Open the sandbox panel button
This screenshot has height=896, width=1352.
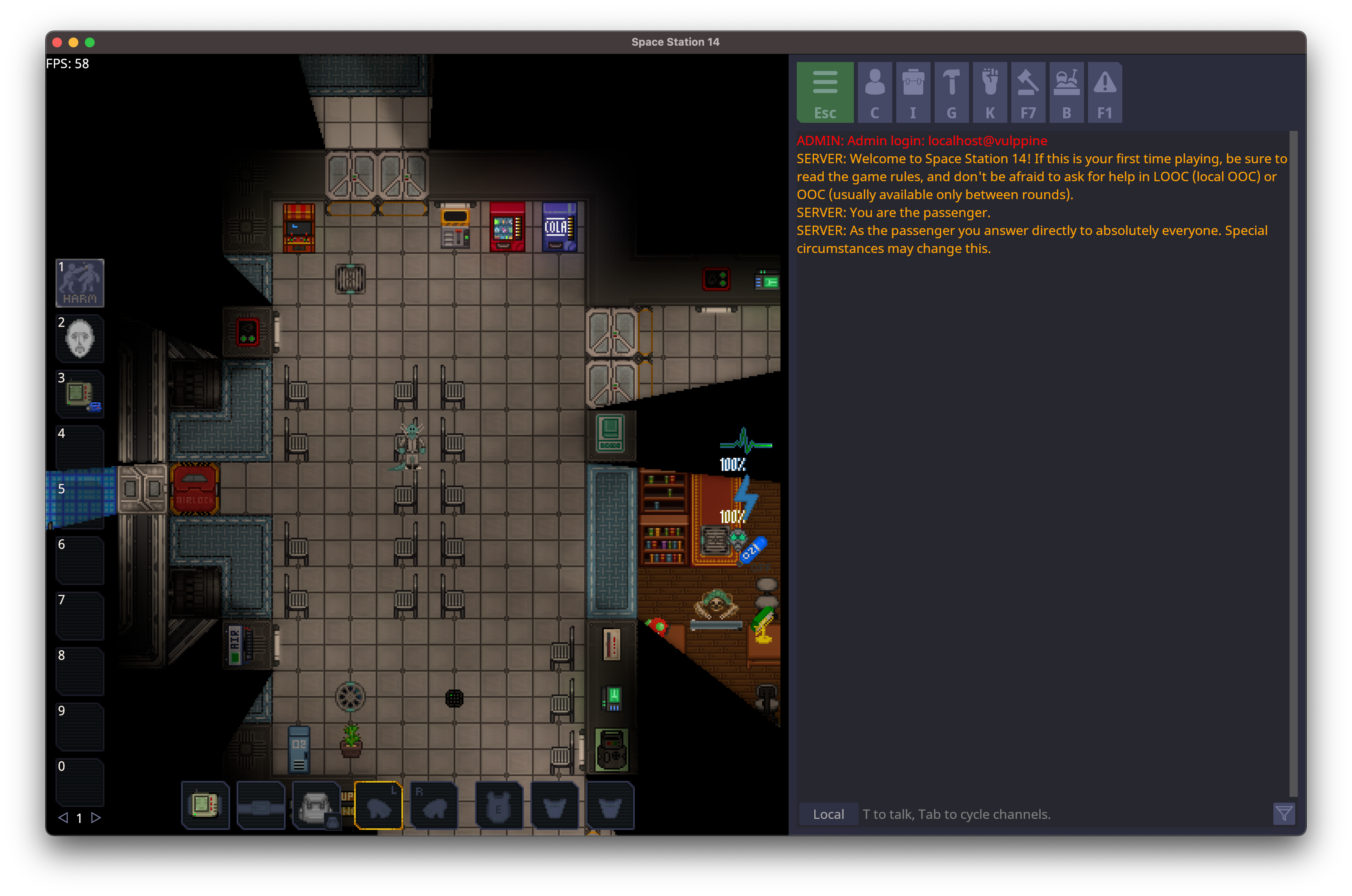tap(1066, 93)
